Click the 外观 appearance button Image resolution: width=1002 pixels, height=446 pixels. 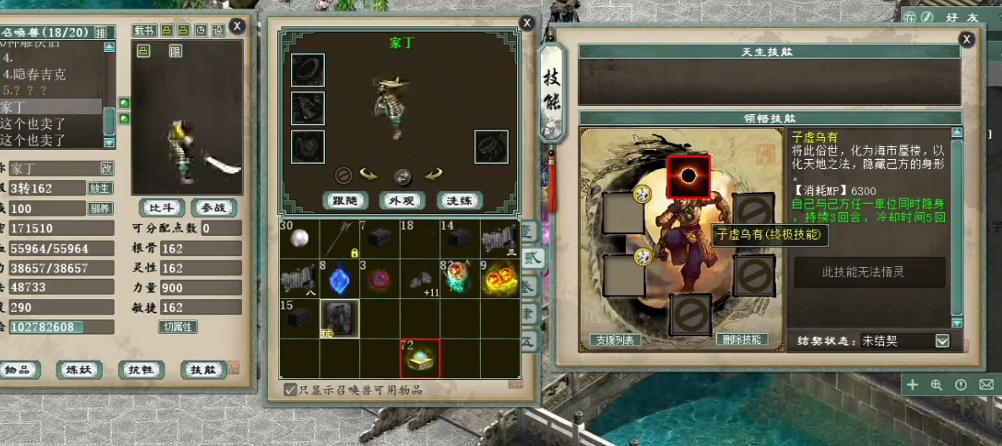point(402,200)
